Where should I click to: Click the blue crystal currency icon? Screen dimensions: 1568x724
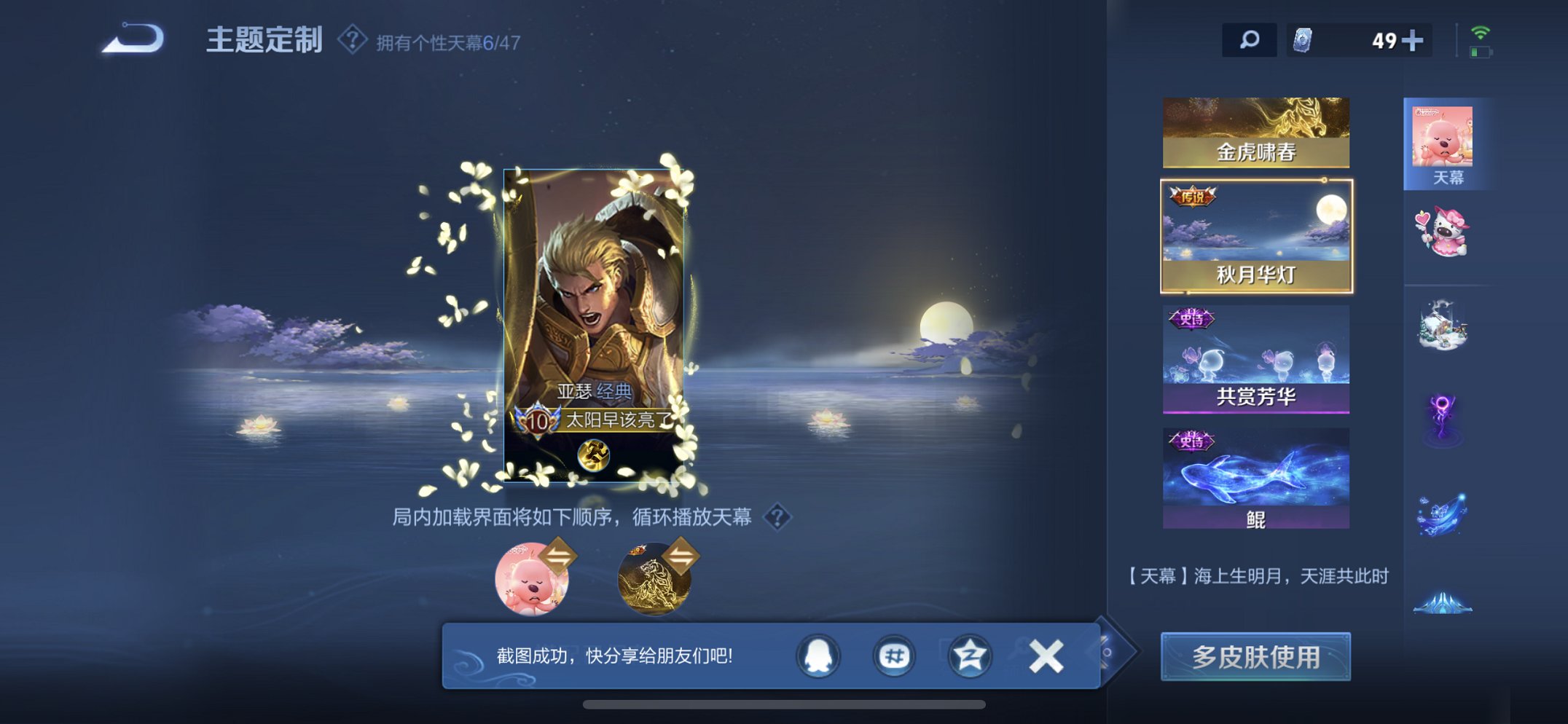pyautogui.click(x=1304, y=40)
